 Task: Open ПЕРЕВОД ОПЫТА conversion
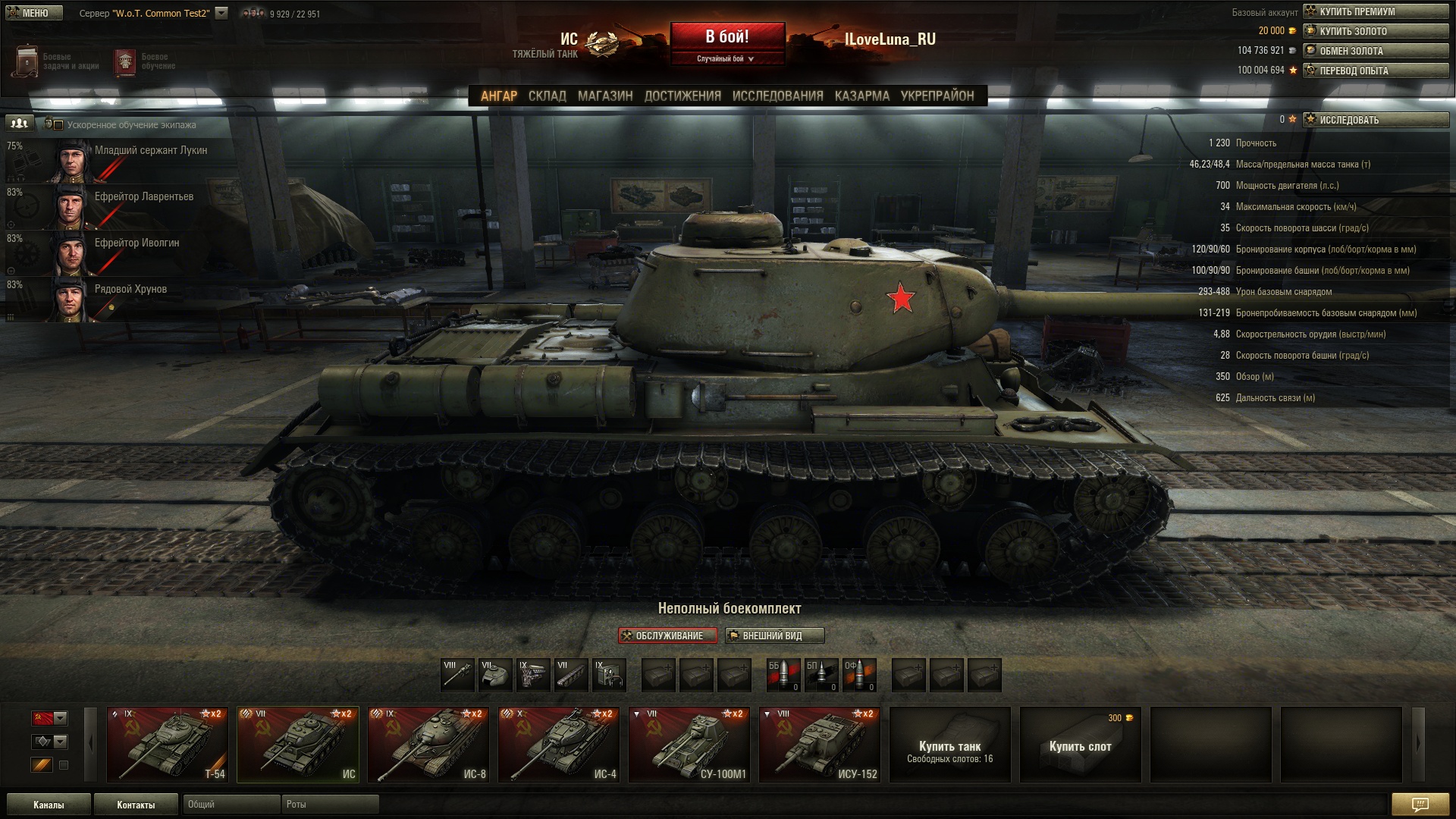click(1375, 71)
